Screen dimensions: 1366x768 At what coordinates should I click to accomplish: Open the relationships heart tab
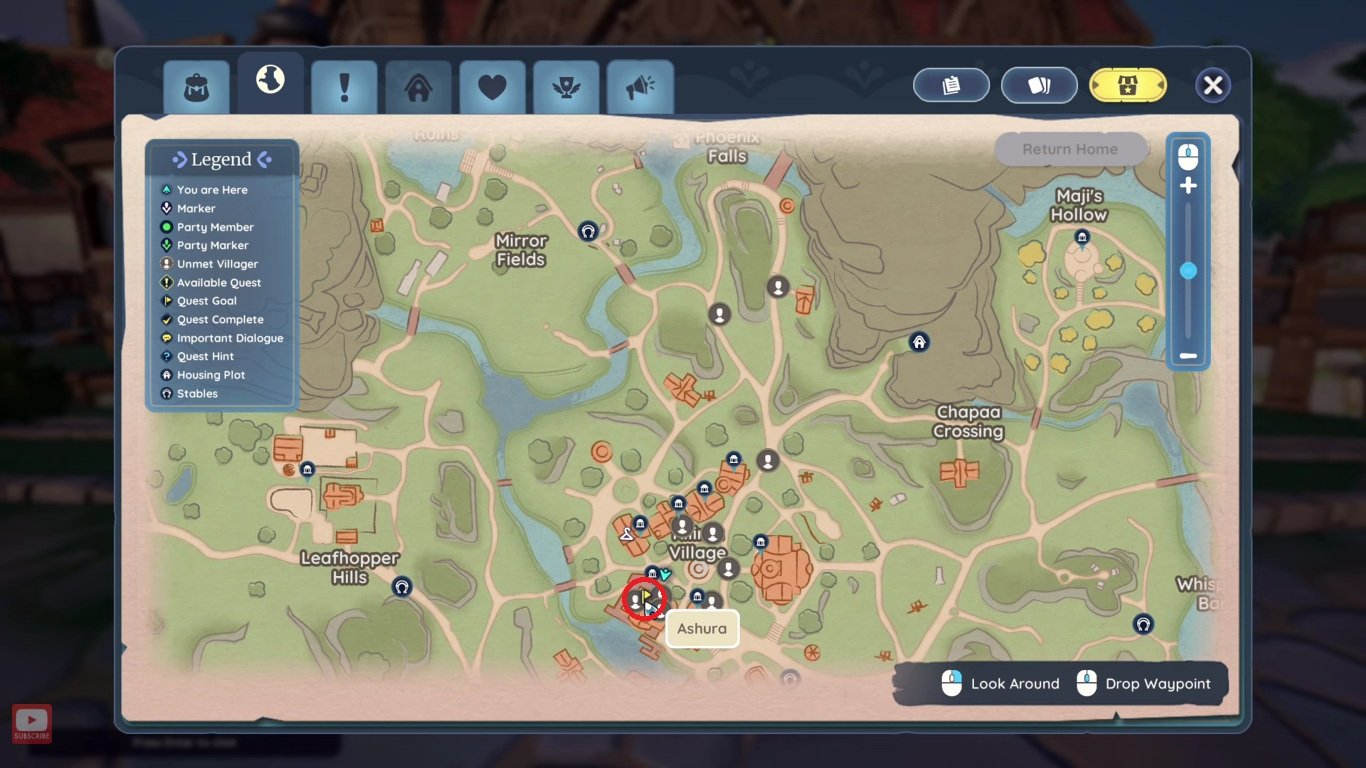click(x=492, y=88)
